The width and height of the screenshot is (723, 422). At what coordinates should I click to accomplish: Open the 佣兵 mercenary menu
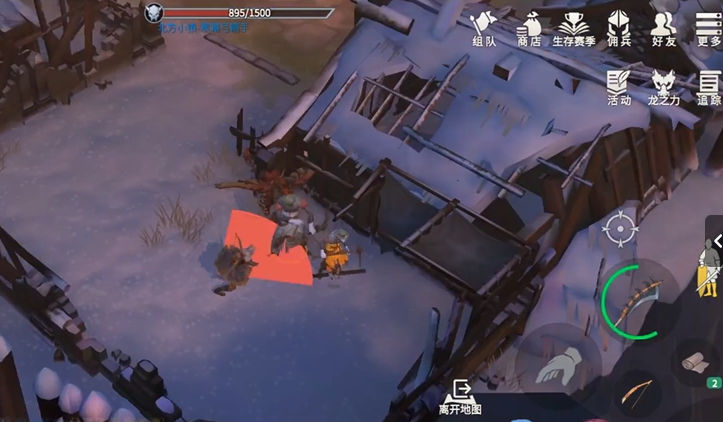point(619,28)
